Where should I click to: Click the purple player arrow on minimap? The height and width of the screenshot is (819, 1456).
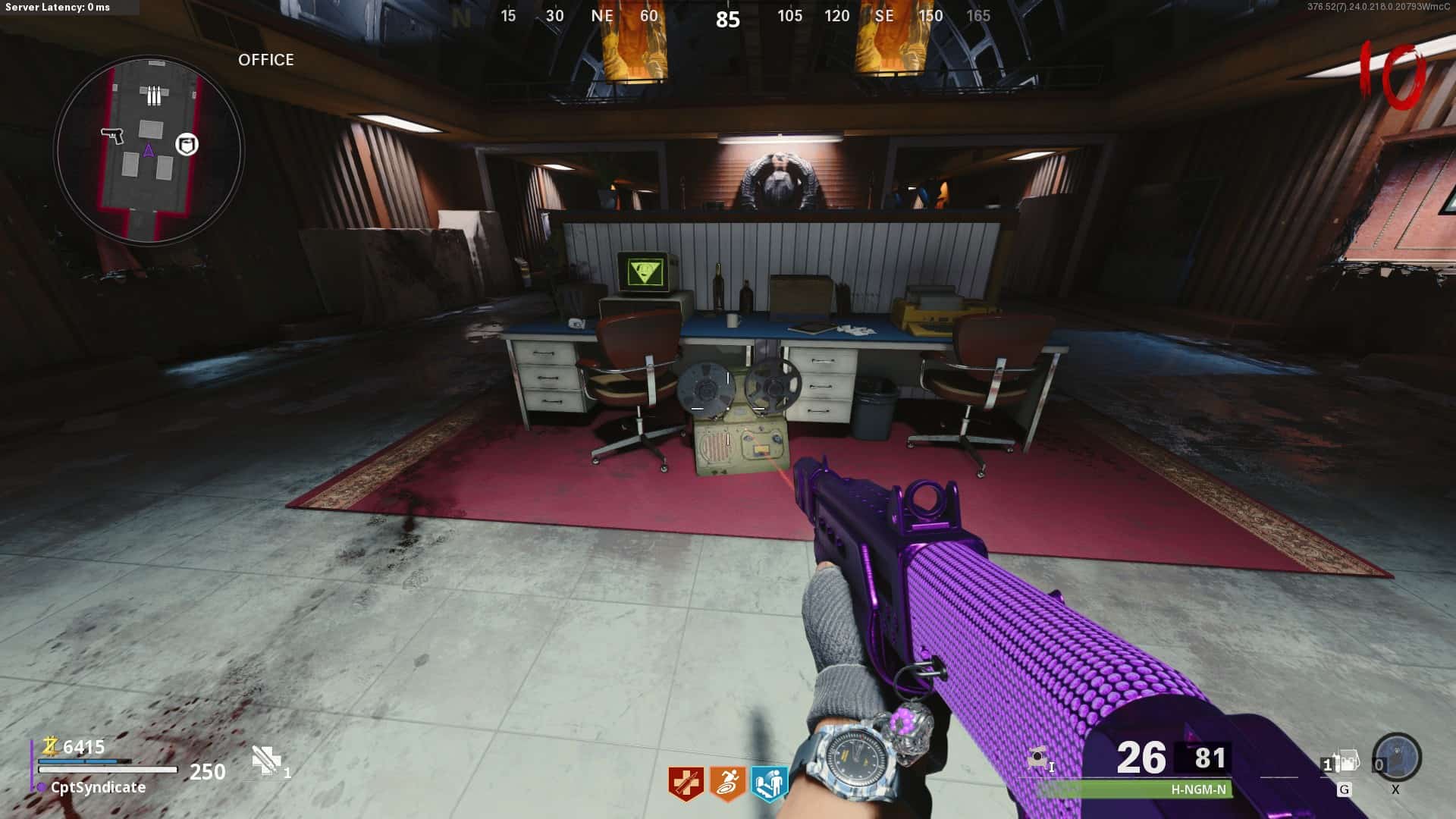(x=149, y=151)
